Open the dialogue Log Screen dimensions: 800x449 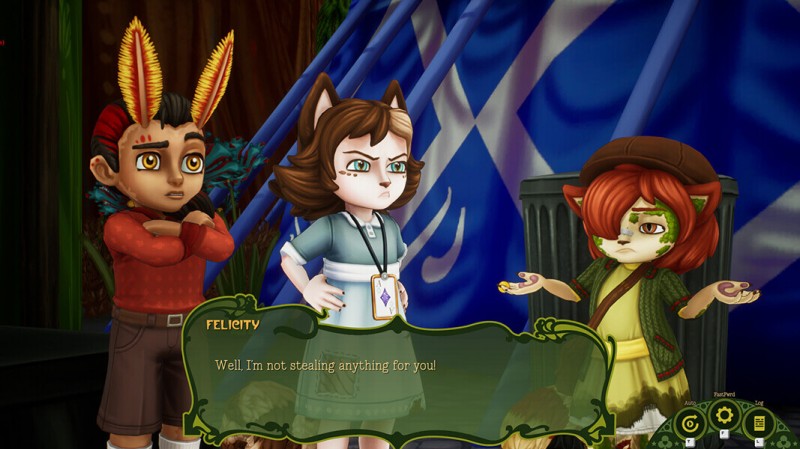click(x=759, y=422)
